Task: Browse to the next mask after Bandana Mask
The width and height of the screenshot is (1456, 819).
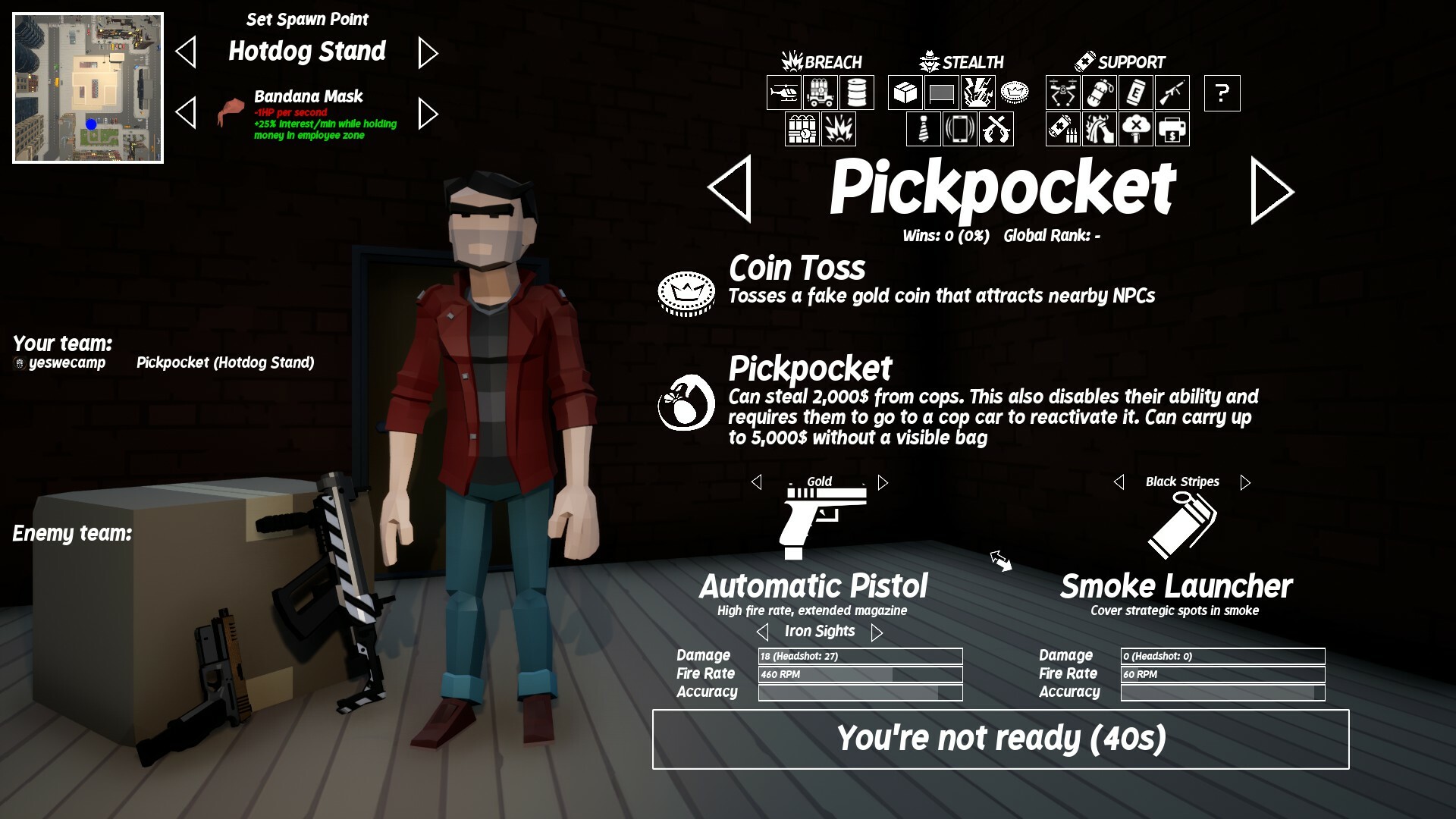Action: pyautogui.click(x=428, y=112)
